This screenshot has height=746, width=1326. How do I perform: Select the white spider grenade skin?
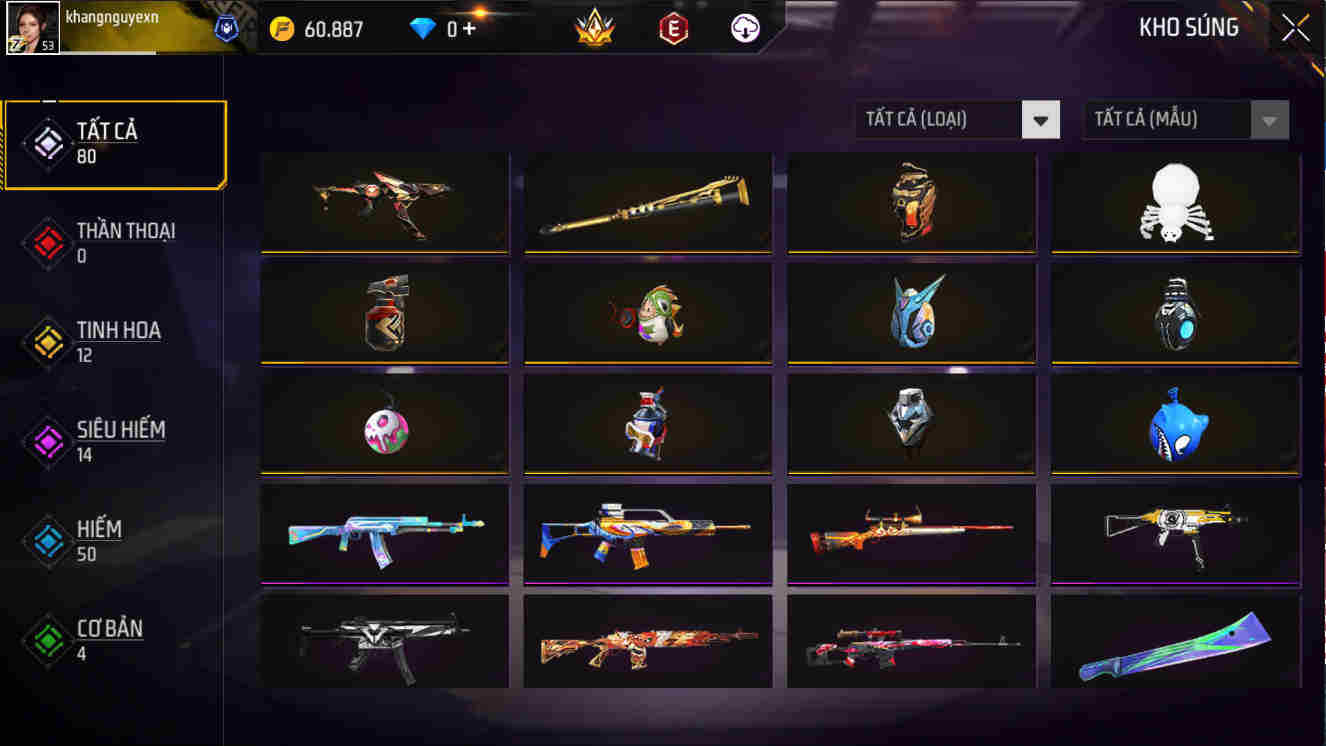[1174, 205]
